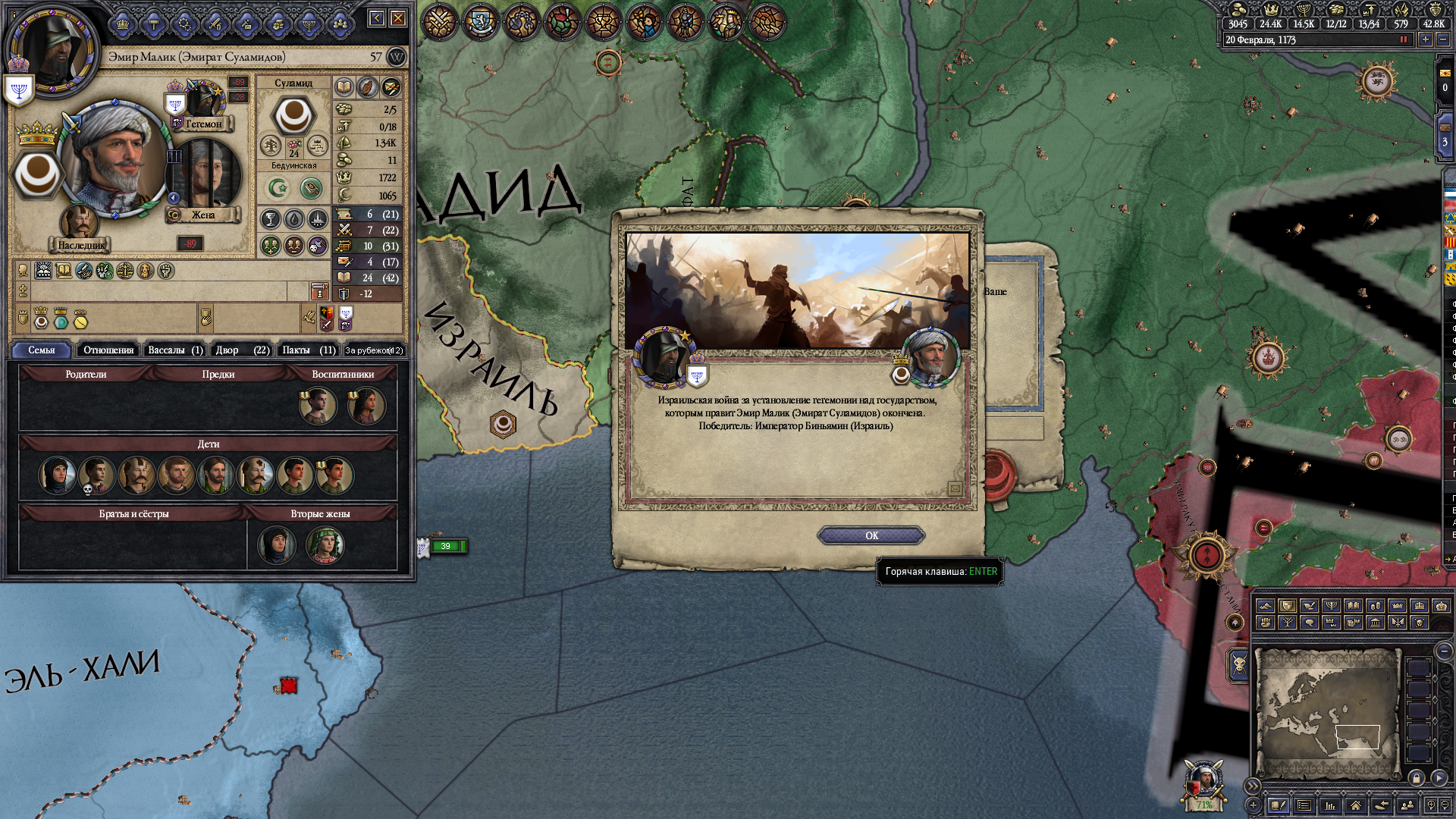The image size is (1456, 819).
Task: Open the Суламид dynasty crest
Action: click(x=293, y=115)
